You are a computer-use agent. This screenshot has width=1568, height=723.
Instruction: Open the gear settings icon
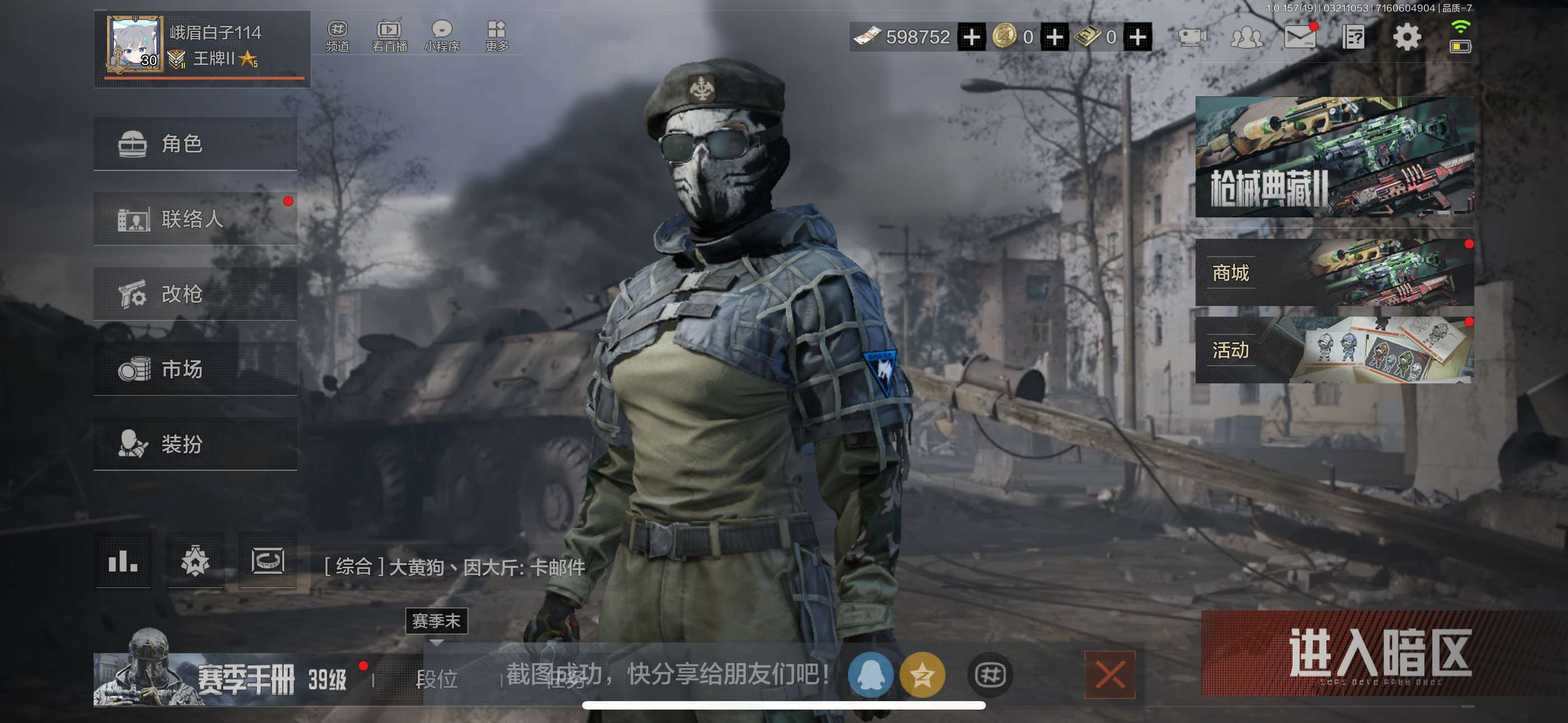pos(1406,37)
